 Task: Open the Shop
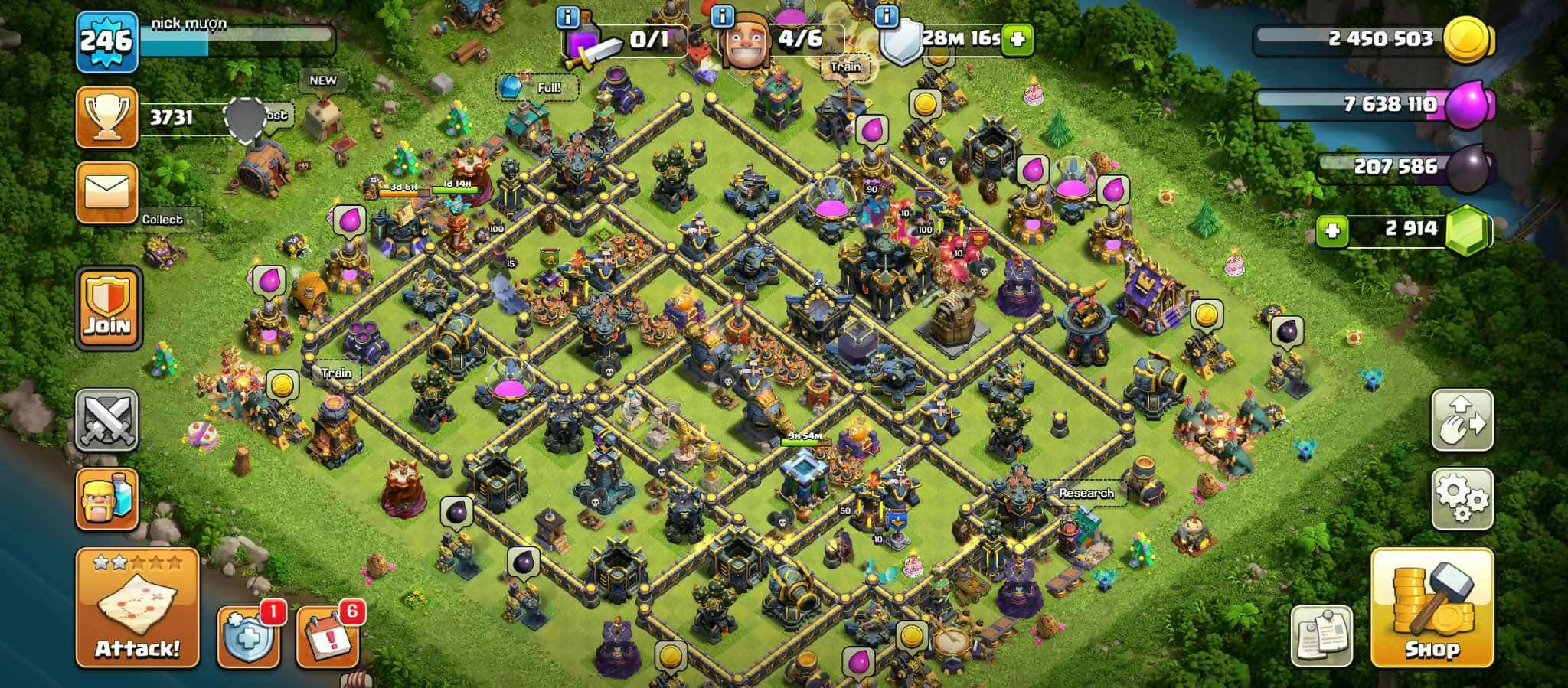(x=1432, y=608)
